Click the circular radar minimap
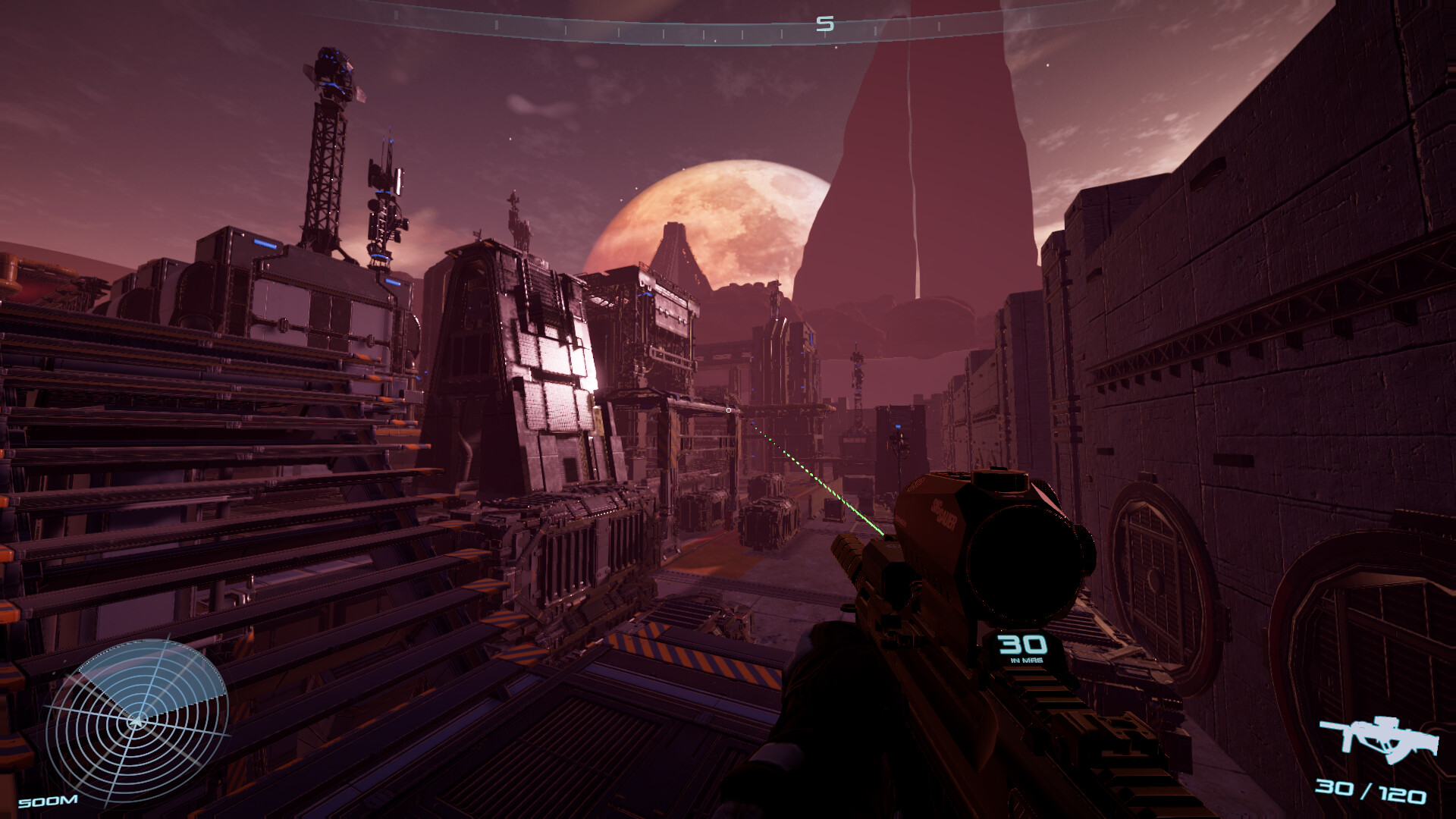 click(x=136, y=720)
